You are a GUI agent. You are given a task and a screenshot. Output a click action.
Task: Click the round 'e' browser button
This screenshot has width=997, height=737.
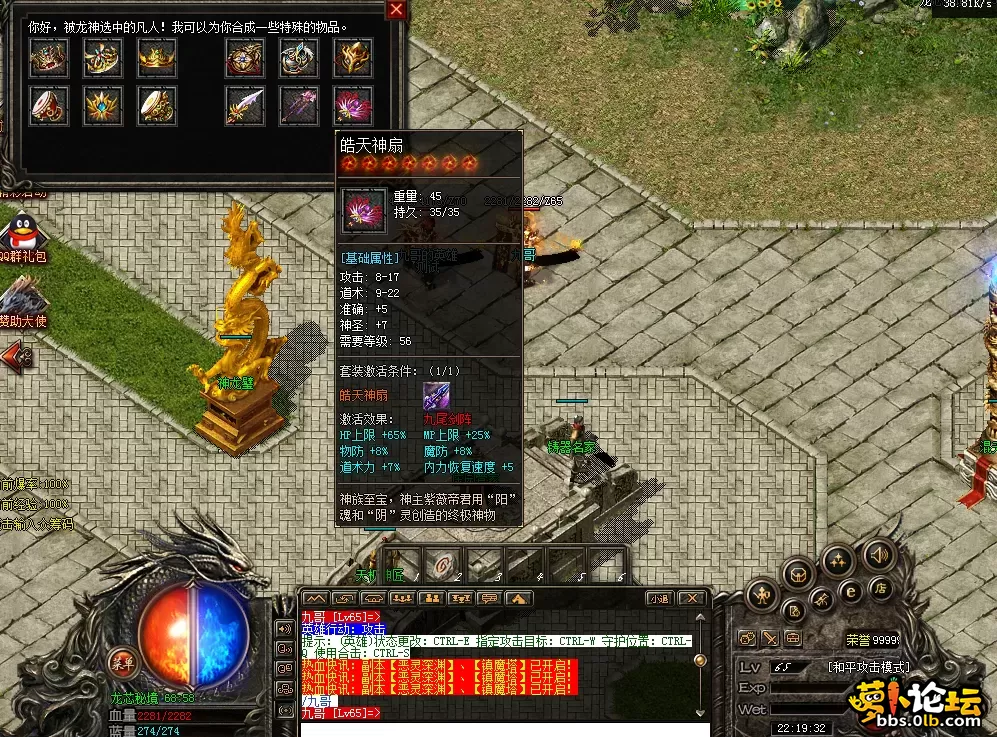(852, 592)
